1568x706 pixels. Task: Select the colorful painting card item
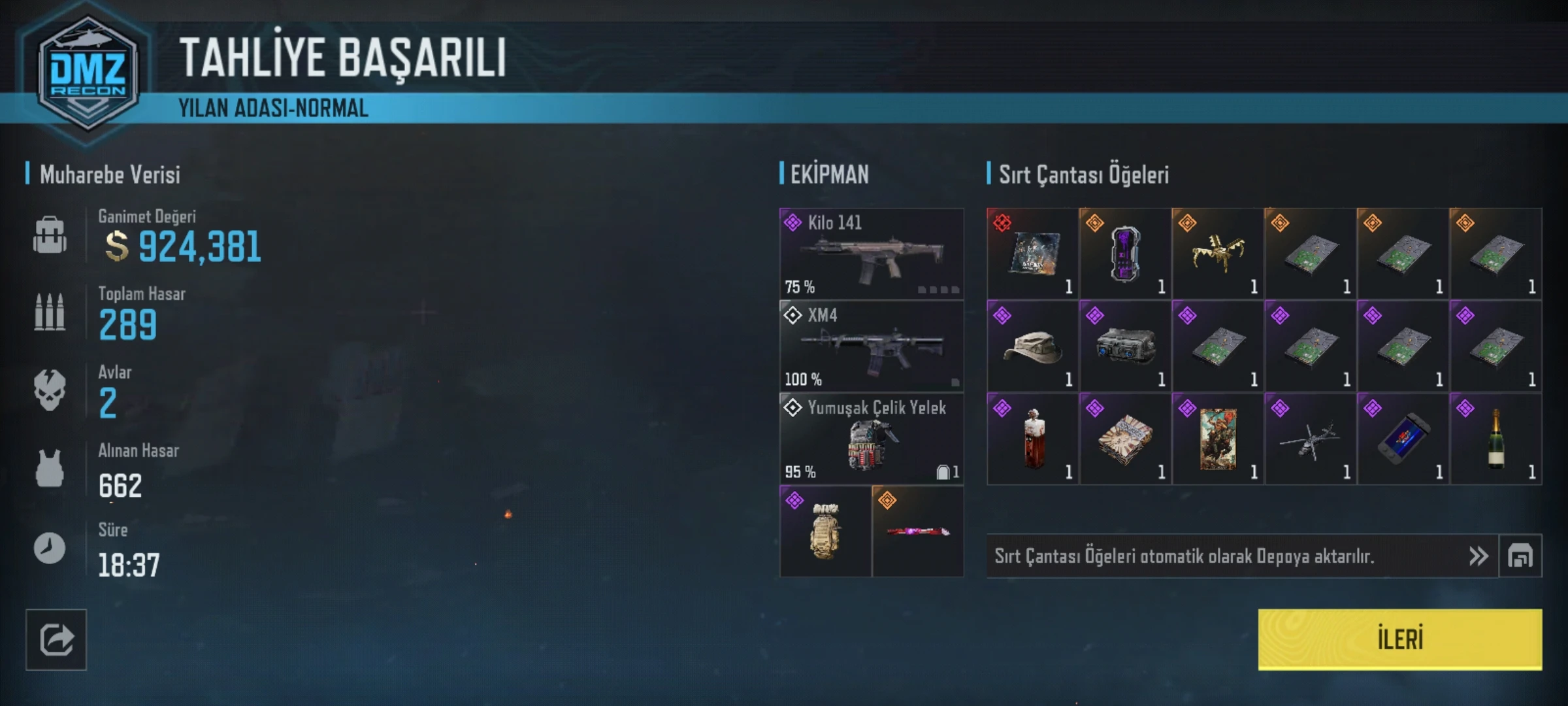point(1217,439)
